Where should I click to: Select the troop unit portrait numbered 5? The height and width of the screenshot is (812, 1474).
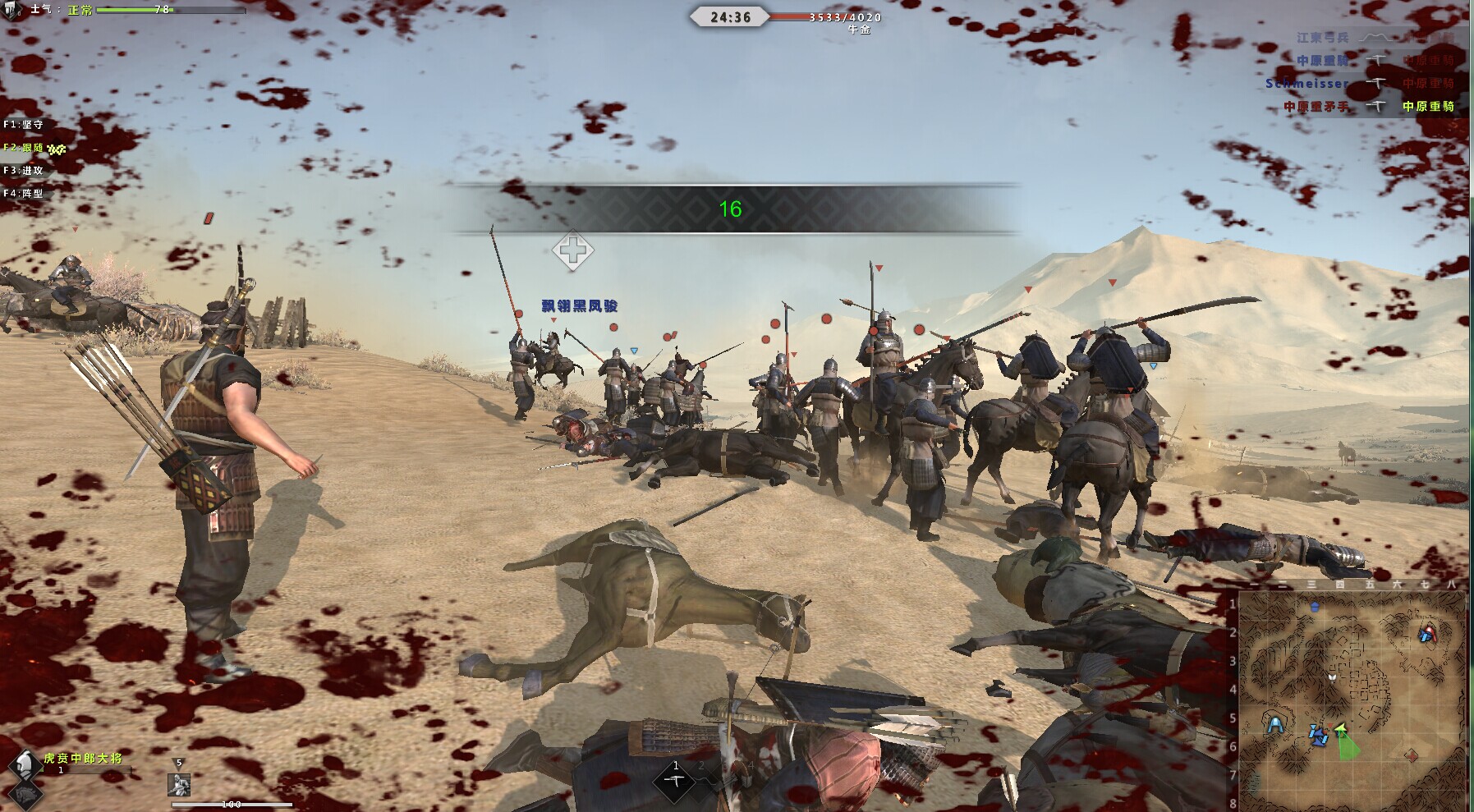(x=179, y=784)
